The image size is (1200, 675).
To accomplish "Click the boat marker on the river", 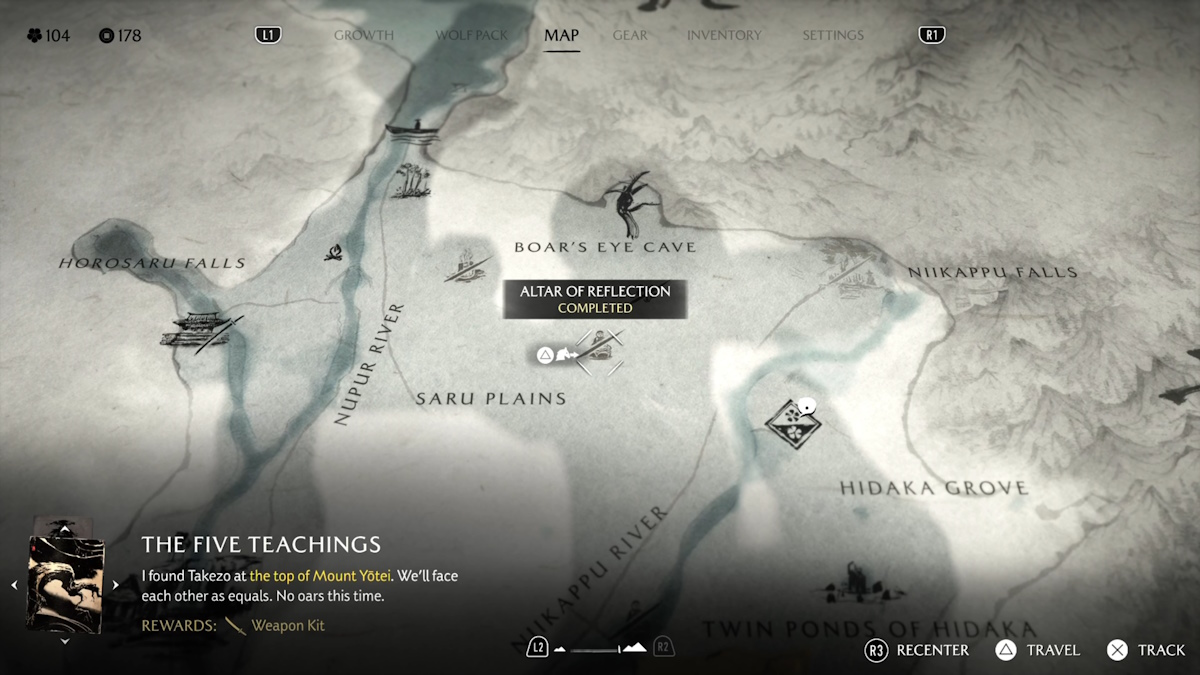I will [x=411, y=130].
